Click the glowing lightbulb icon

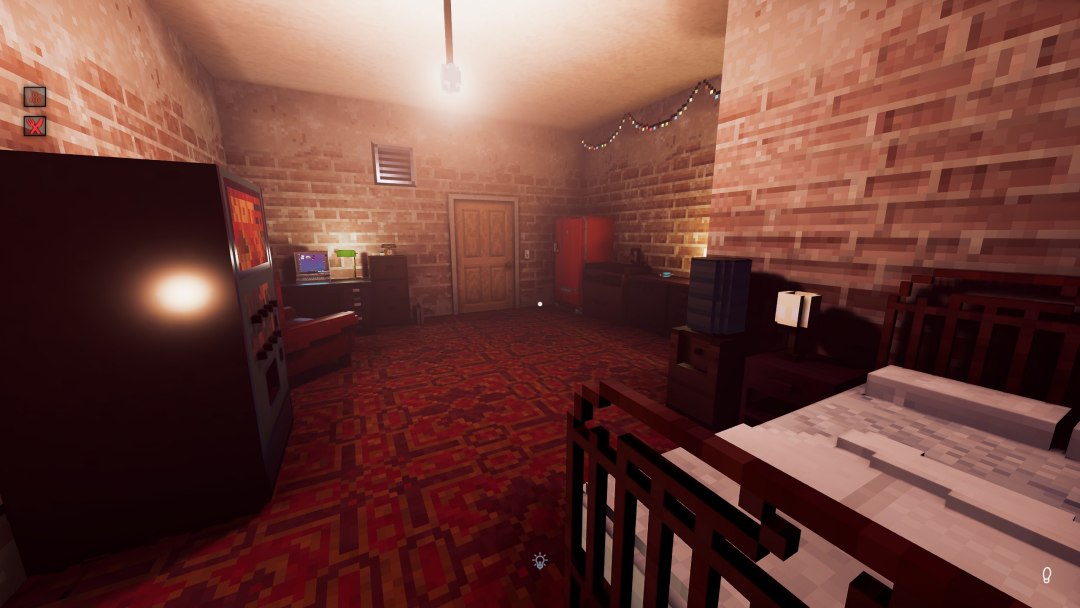click(540, 561)
